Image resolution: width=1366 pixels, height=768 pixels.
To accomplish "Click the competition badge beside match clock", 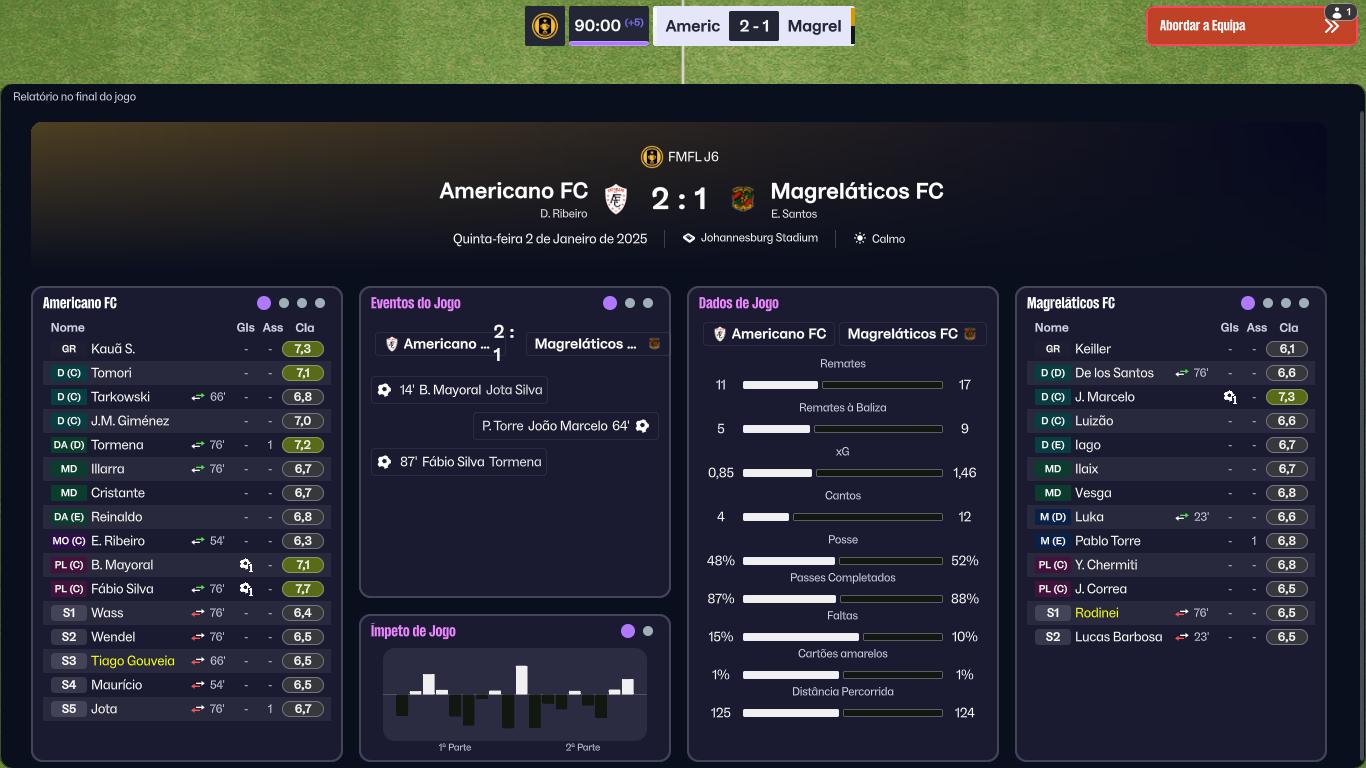I will click(545, 26).
